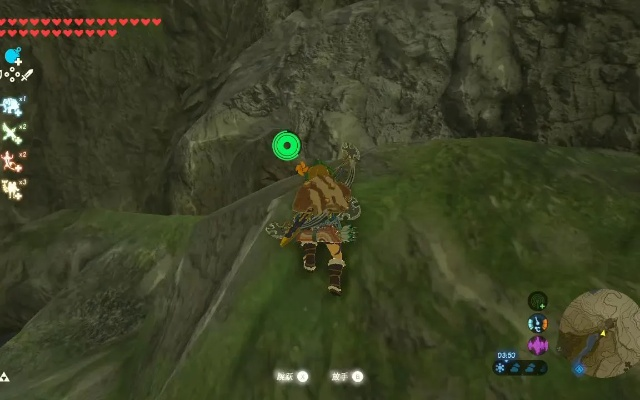Activate the red lizard champion ability icon

tap(12, 160)
